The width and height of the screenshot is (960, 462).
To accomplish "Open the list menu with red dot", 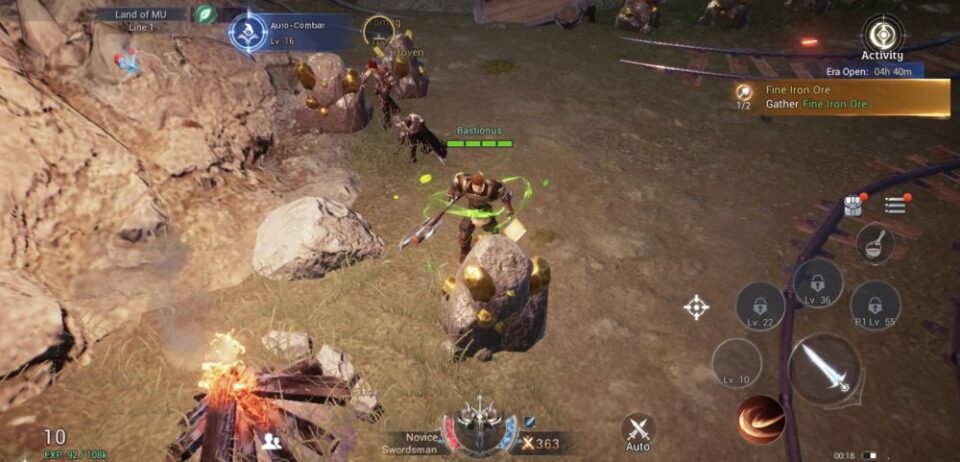I will [x=895, y=205].
